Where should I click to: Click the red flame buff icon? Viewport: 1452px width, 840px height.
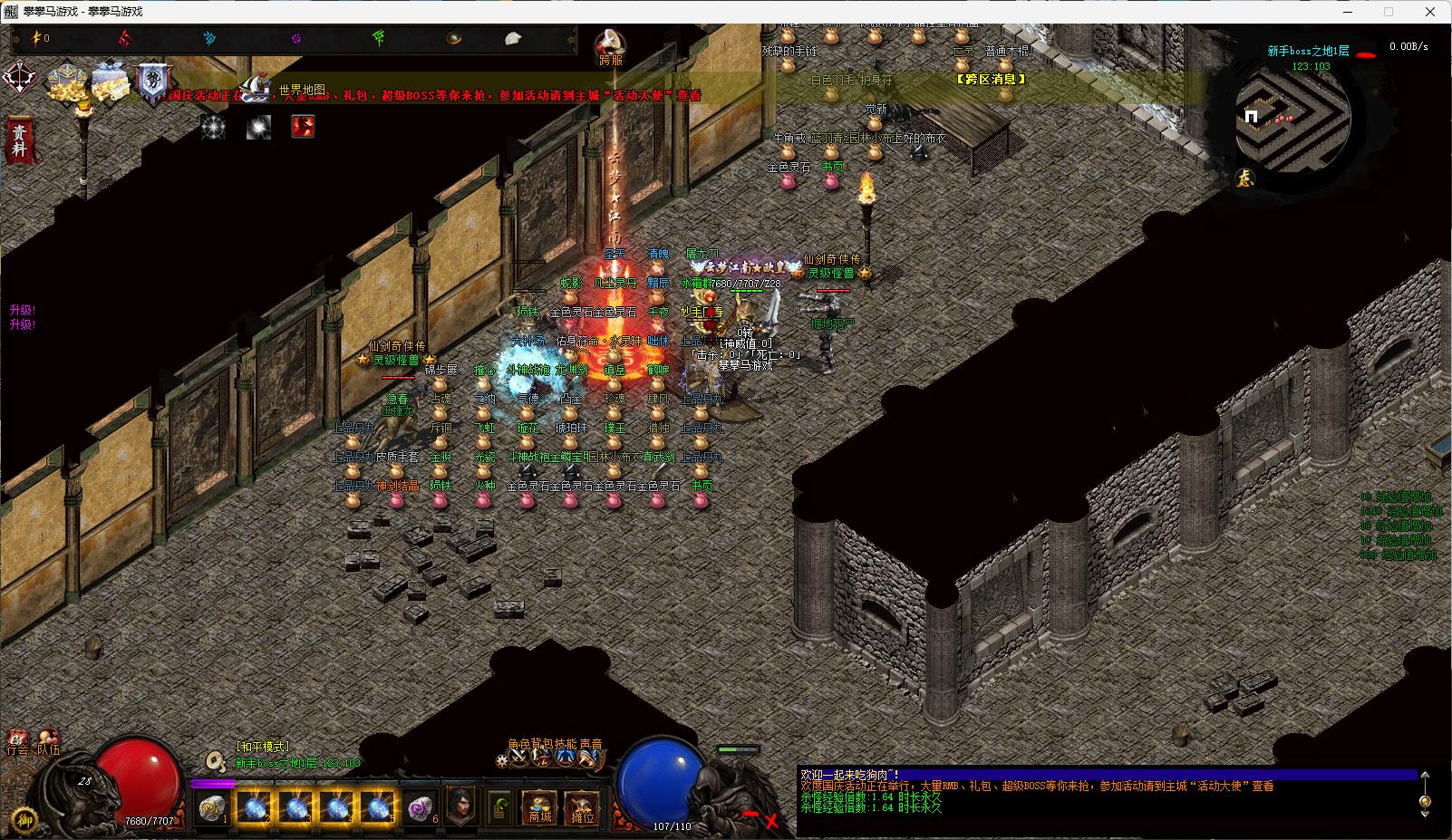[303, 127]
